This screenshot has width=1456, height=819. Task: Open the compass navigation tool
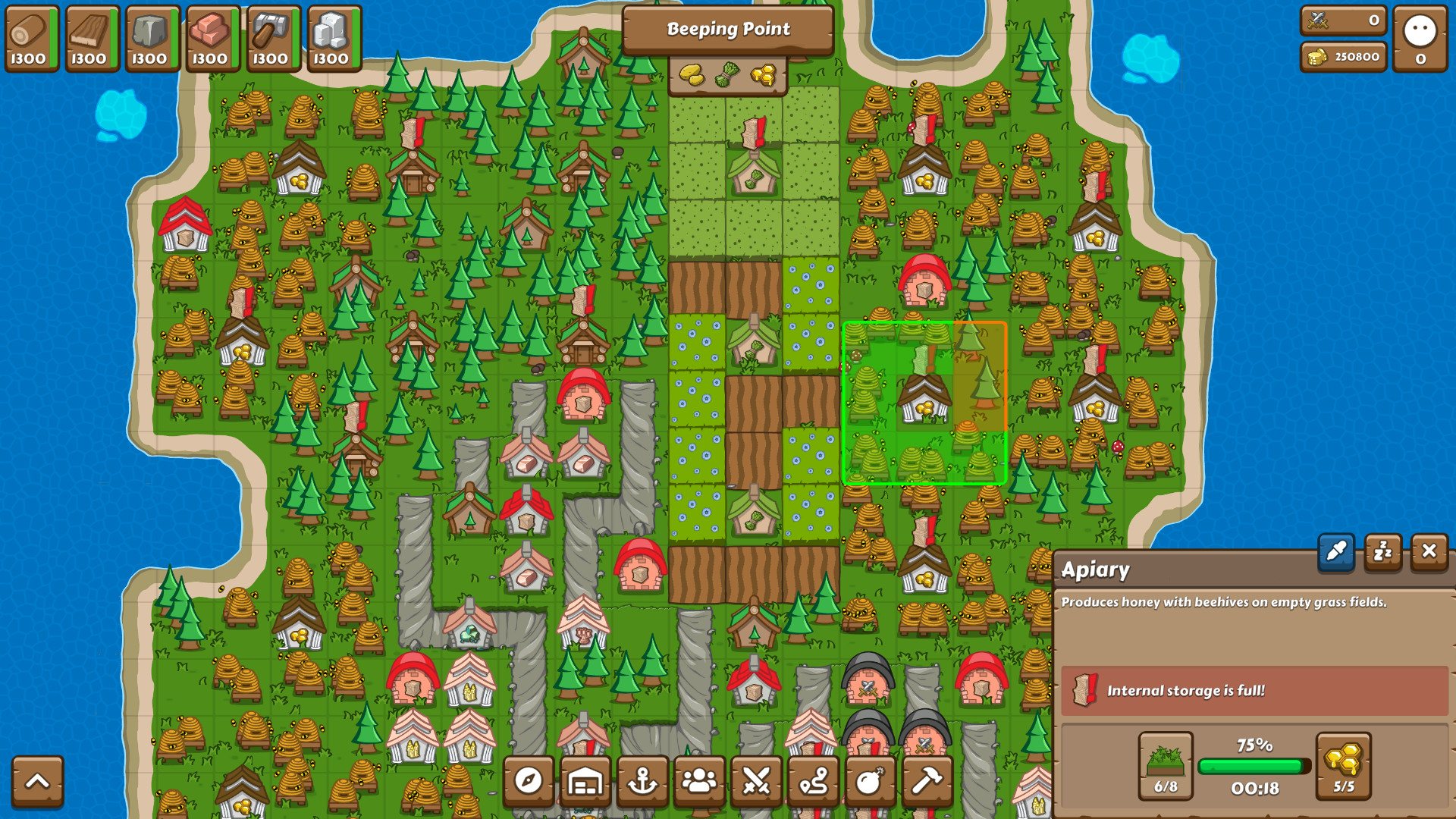(529, 782)
